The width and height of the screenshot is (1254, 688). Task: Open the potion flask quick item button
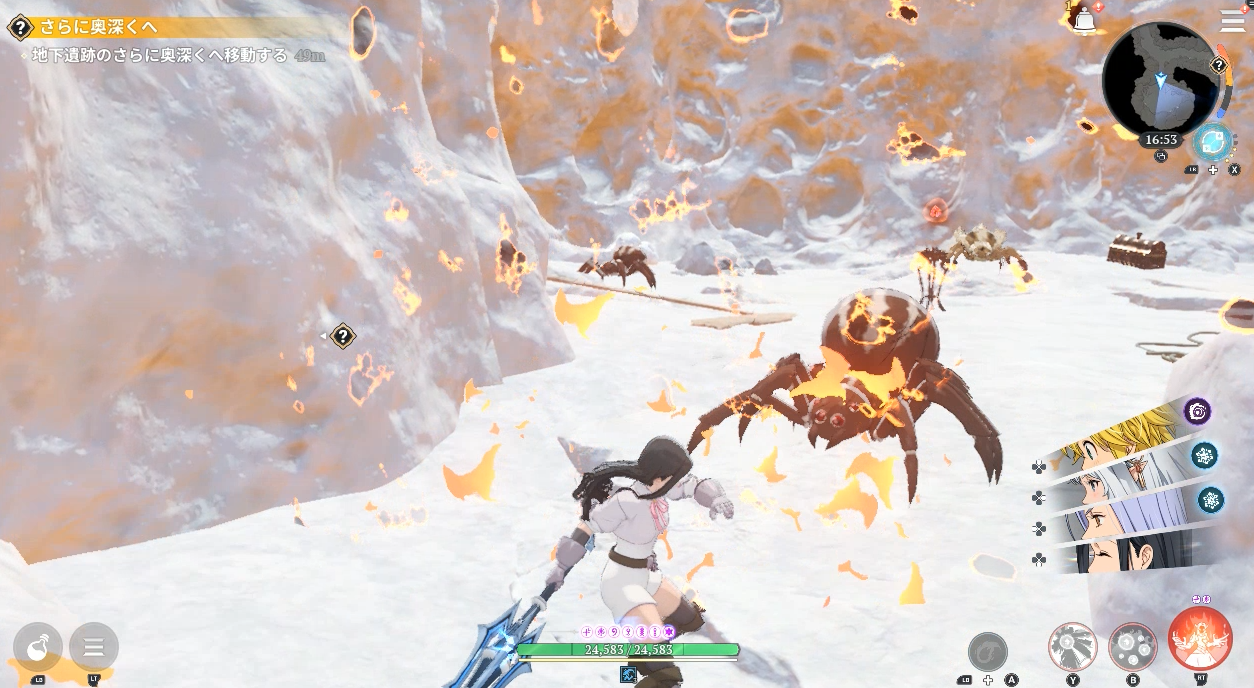click(x=38, y=647)
